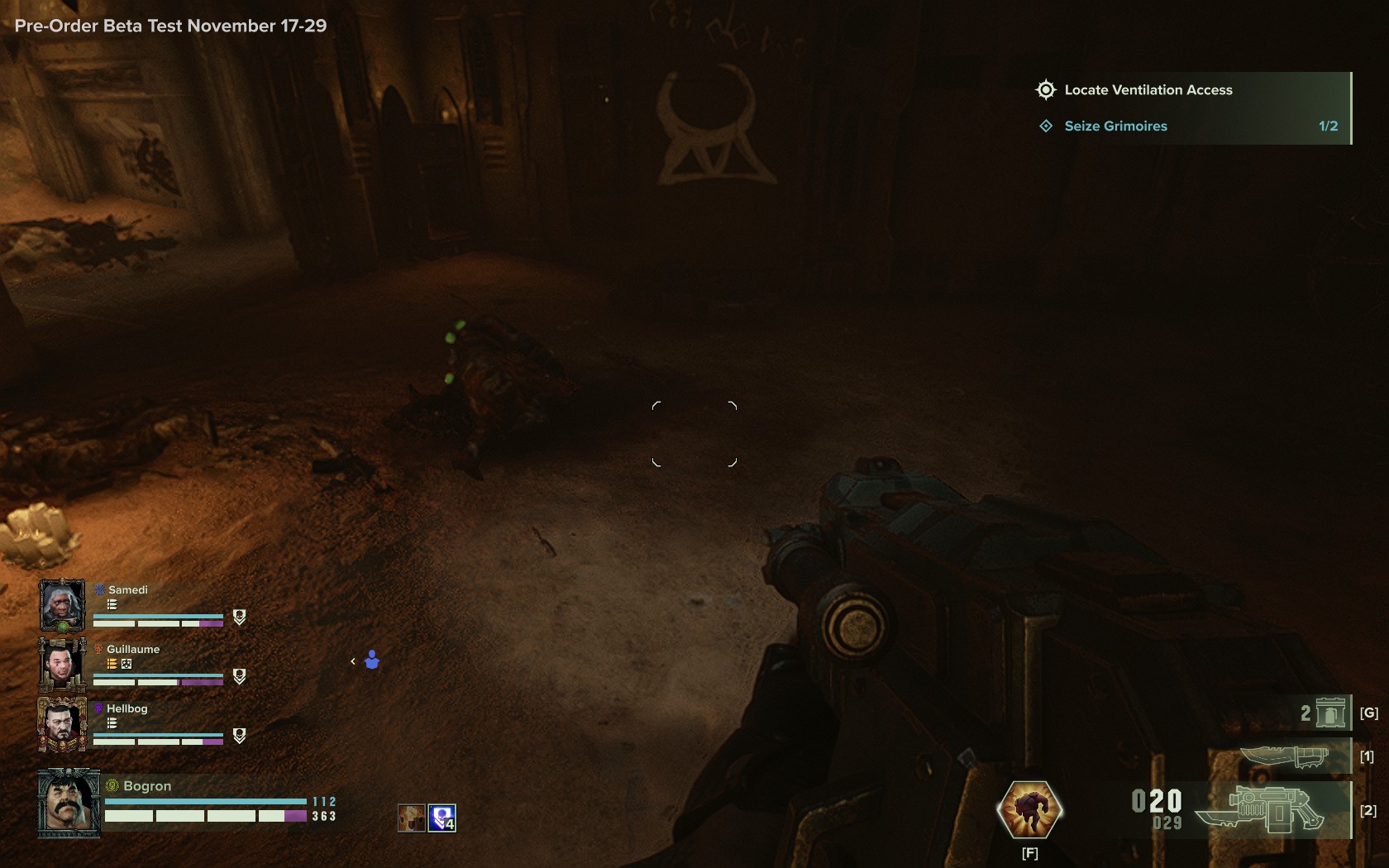Click the blue teammate location marker

pos(372,660)
